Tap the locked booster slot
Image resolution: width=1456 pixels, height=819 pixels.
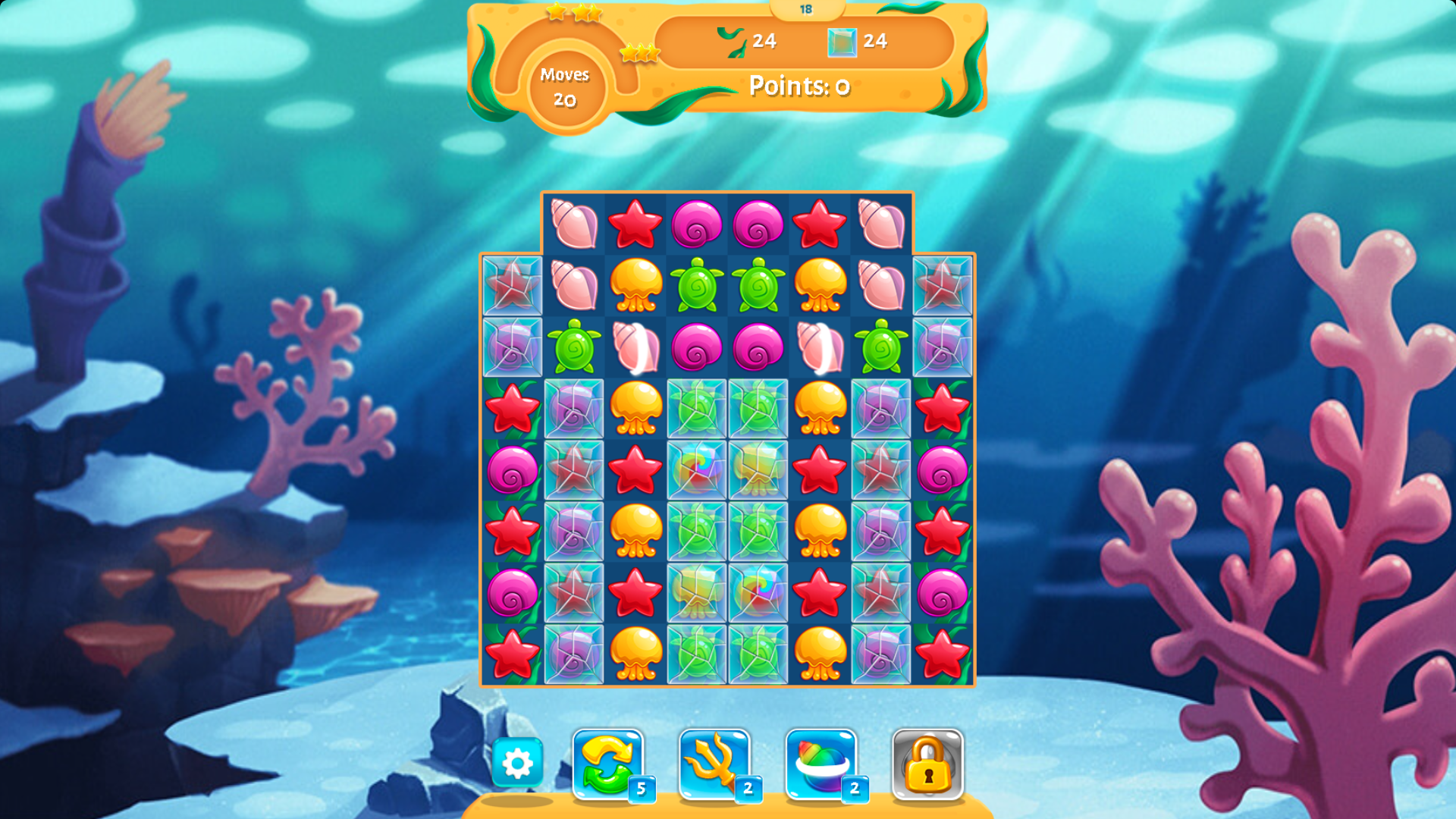[x=927, y=762]
